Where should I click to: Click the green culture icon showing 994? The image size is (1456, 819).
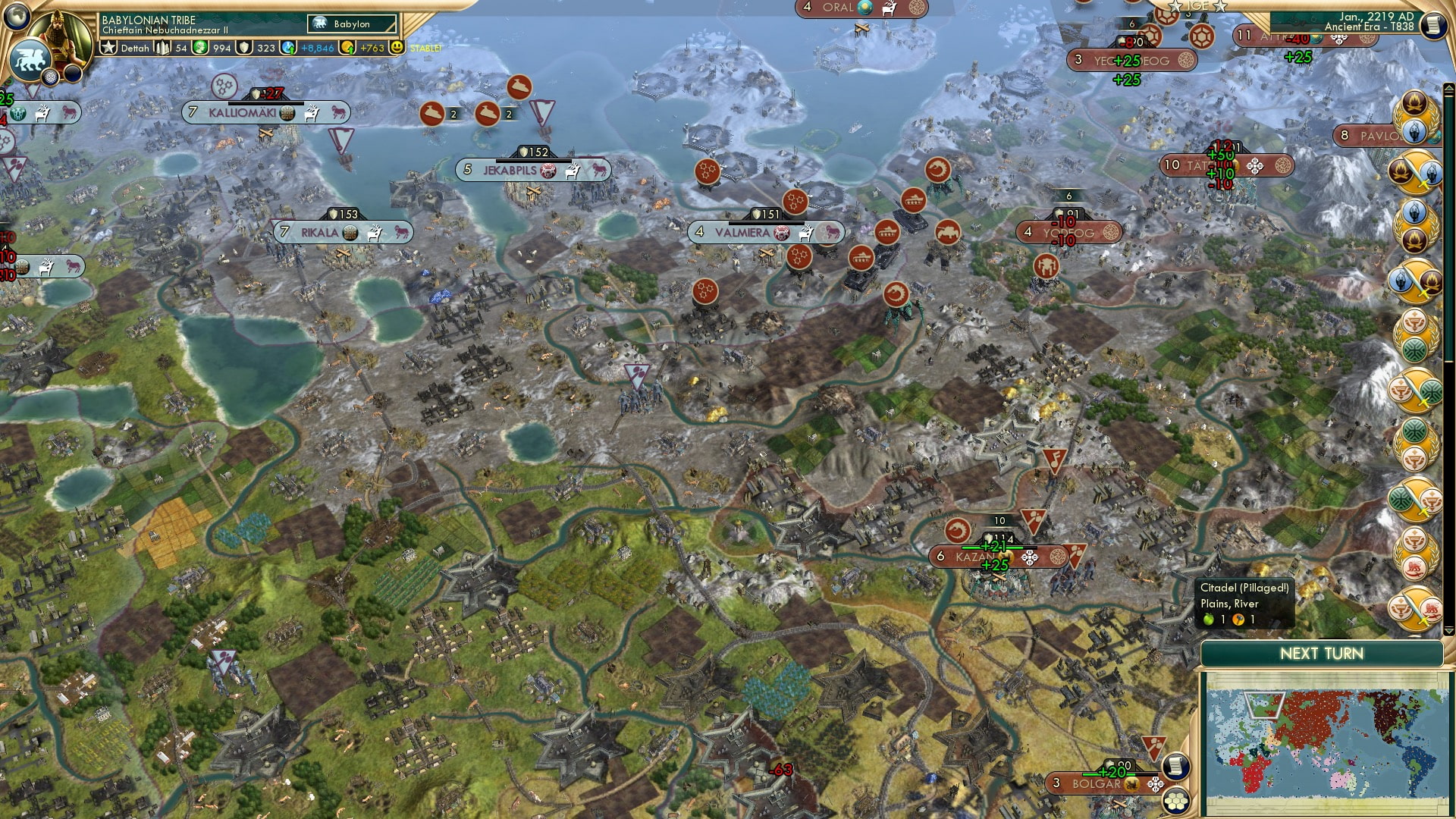click(199, 48)
